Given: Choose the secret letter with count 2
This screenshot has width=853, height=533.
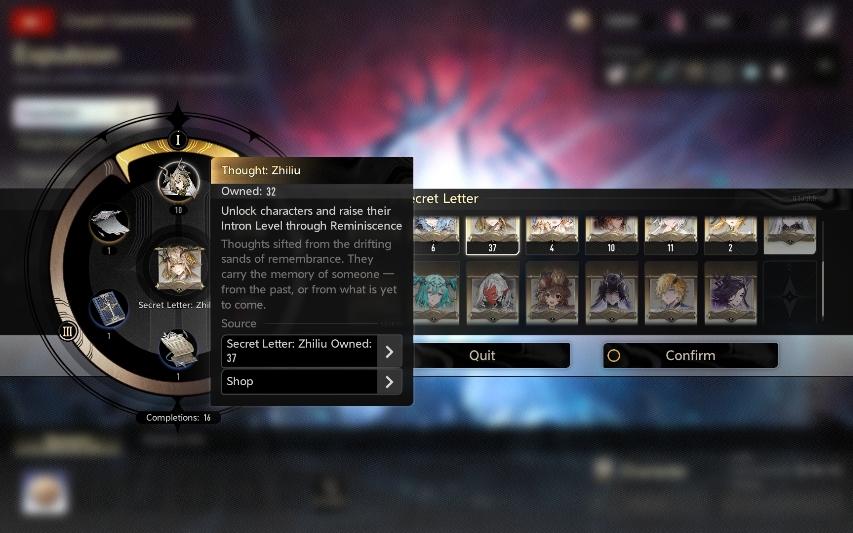Looking at the screenshot, I should tap(730, 232).
